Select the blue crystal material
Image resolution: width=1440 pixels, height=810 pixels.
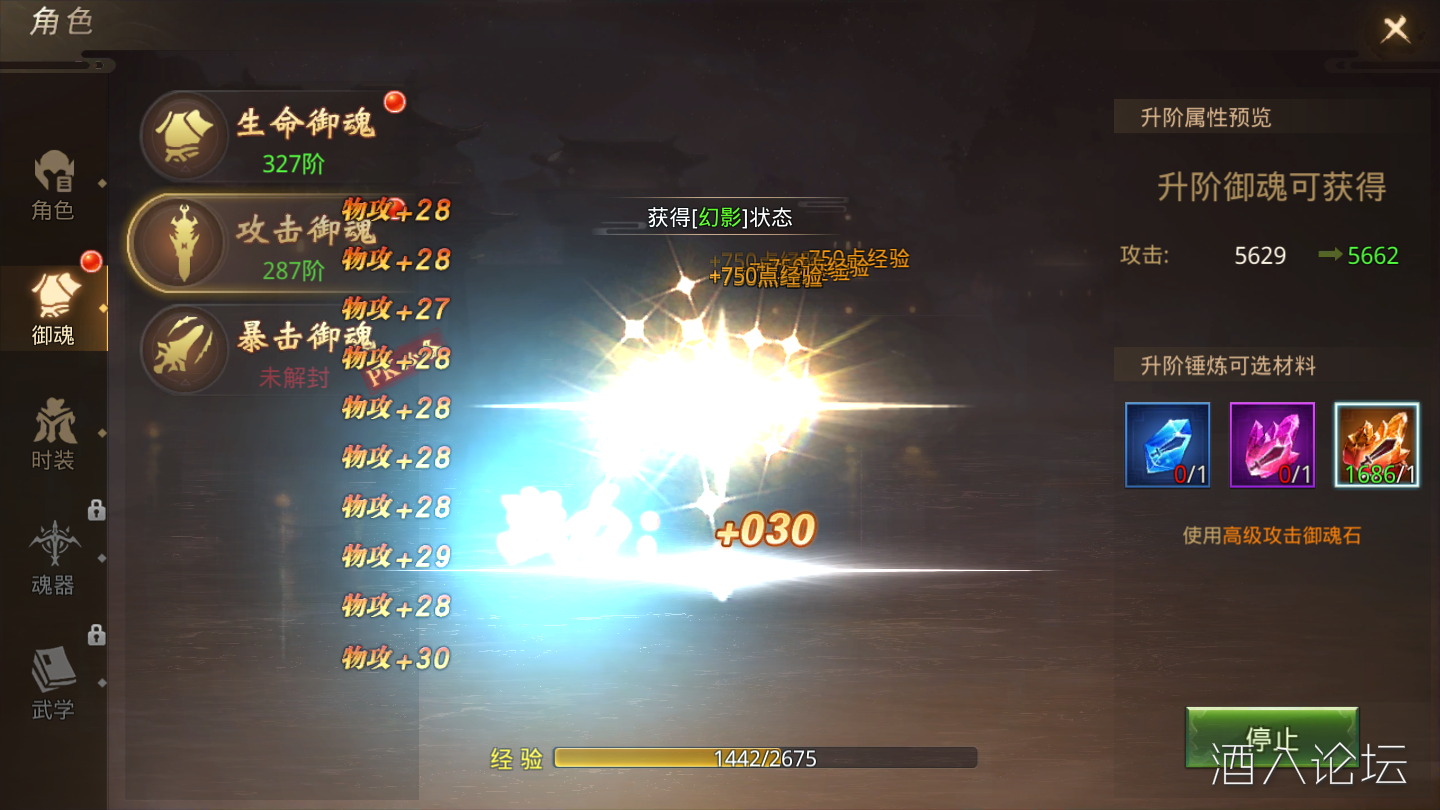(1167, 445)
